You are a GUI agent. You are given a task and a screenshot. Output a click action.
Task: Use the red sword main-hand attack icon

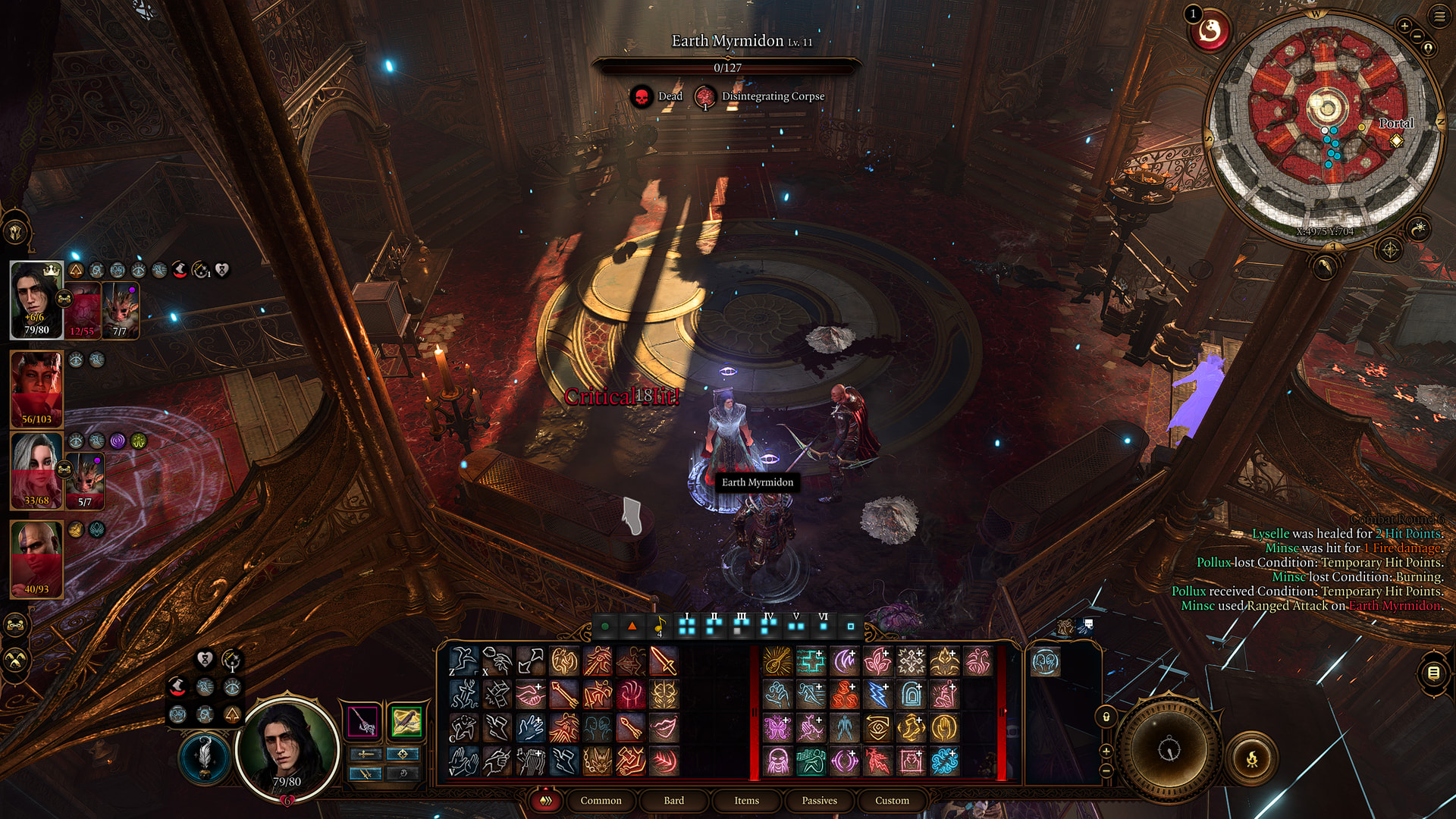(664, 661)
